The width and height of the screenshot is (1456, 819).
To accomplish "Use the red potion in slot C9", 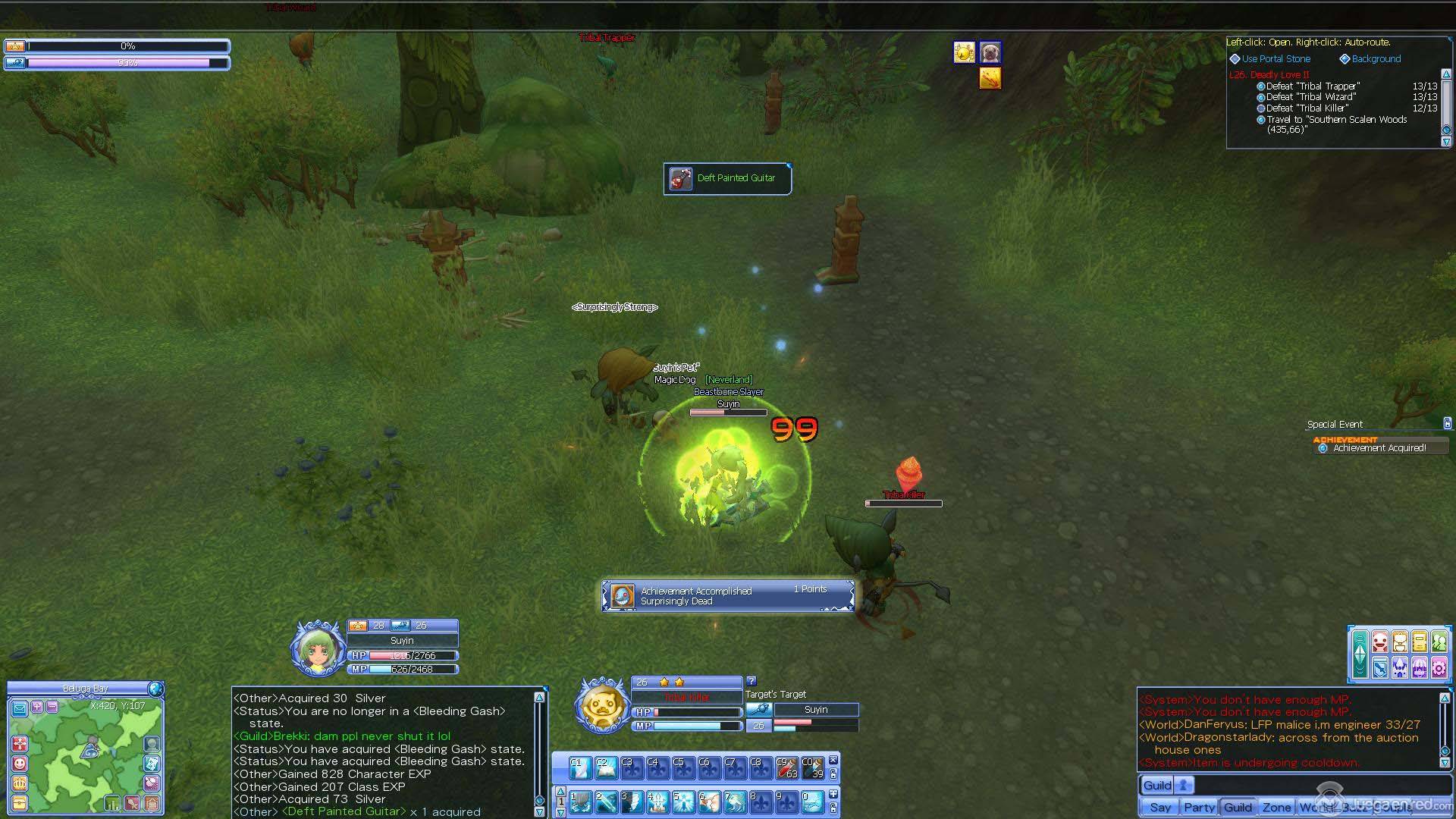I will click(786, 767).
